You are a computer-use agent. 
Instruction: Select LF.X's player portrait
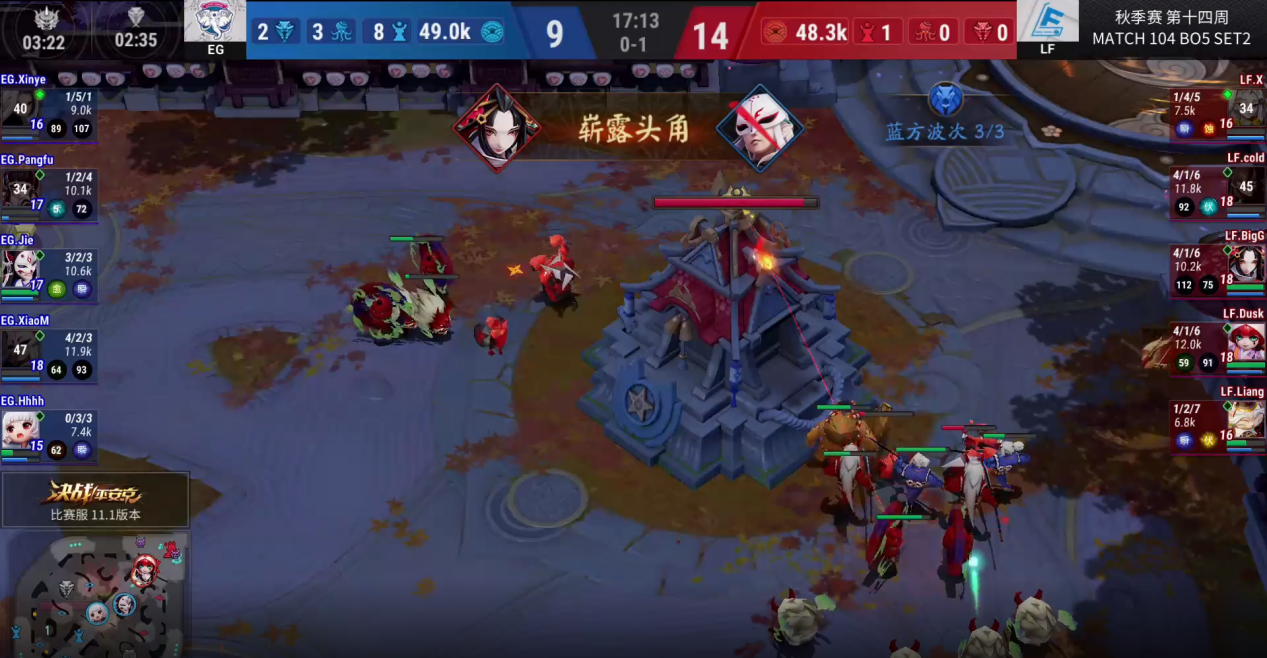1246,107
